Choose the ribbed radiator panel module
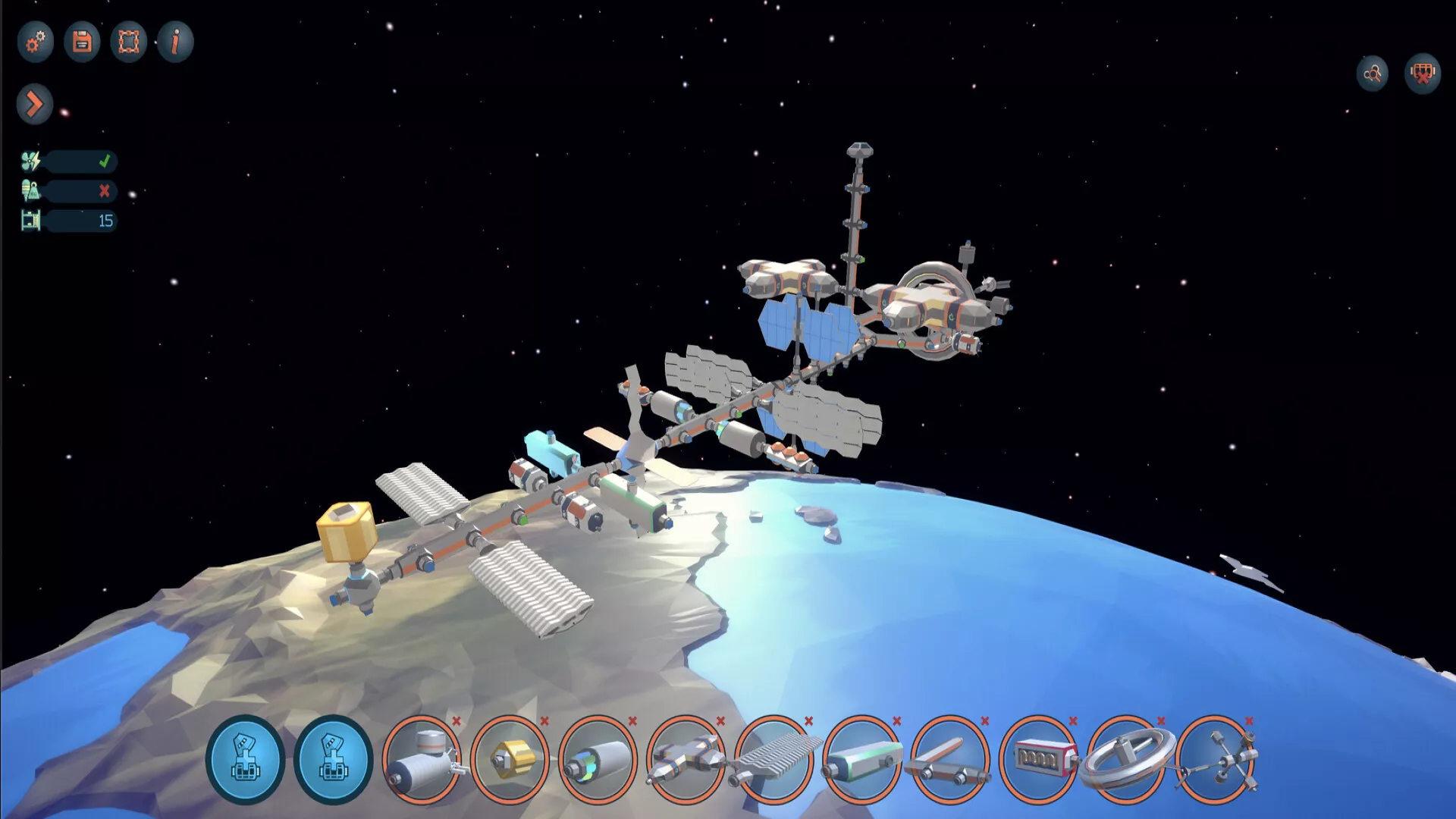Viewport: 1456px width, 819px height. [773, 759]
